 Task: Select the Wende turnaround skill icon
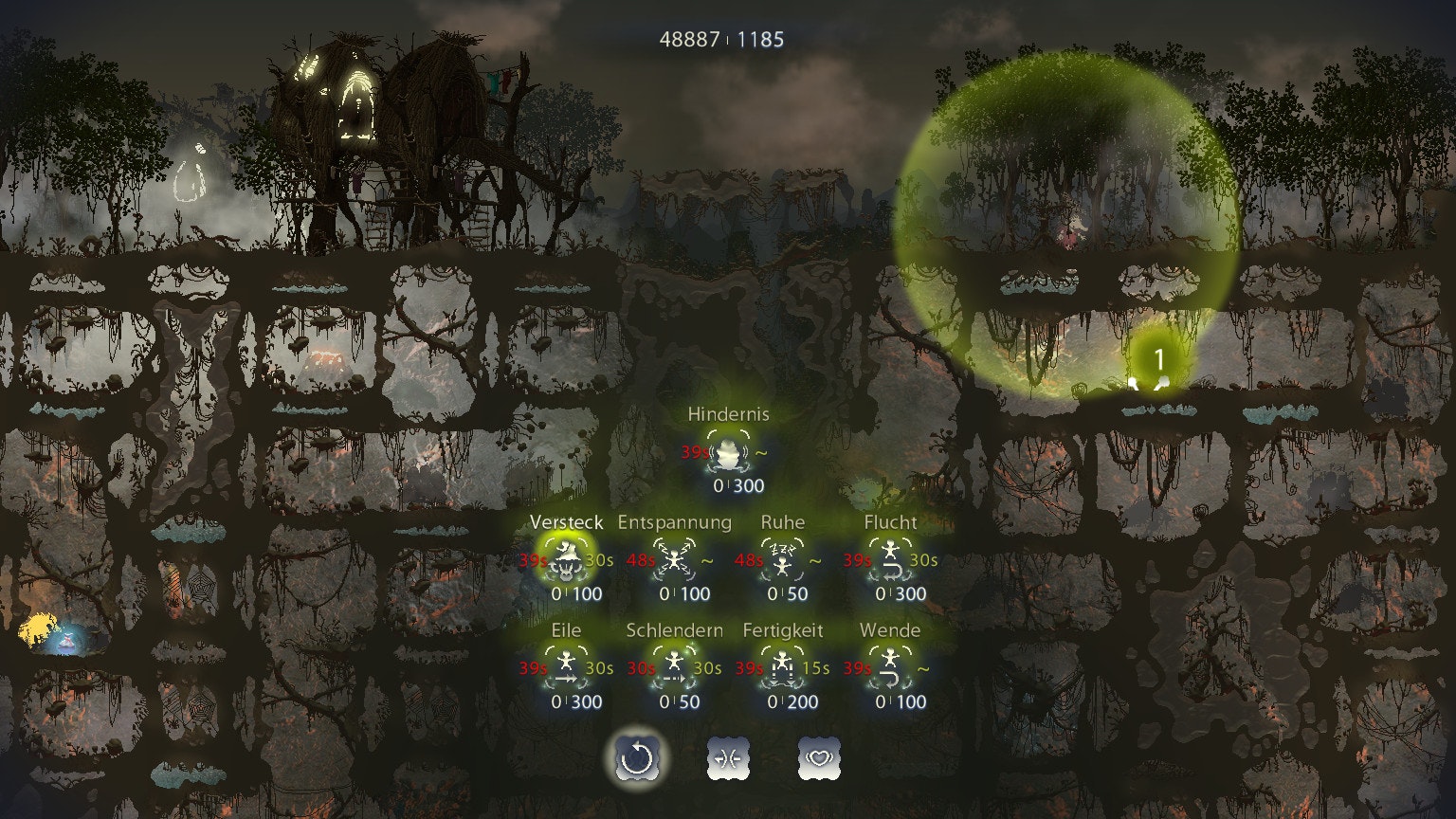click(x=891, y=666)
